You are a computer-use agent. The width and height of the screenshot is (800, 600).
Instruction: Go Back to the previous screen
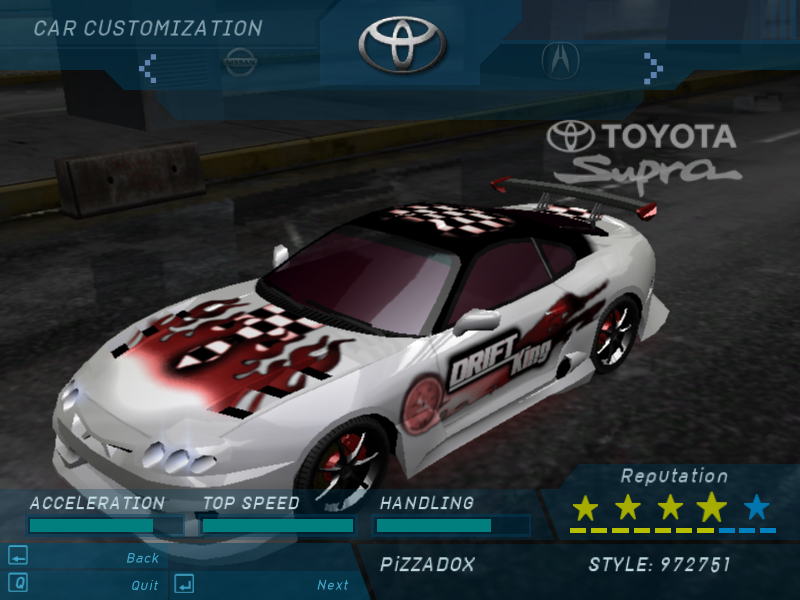142,558
